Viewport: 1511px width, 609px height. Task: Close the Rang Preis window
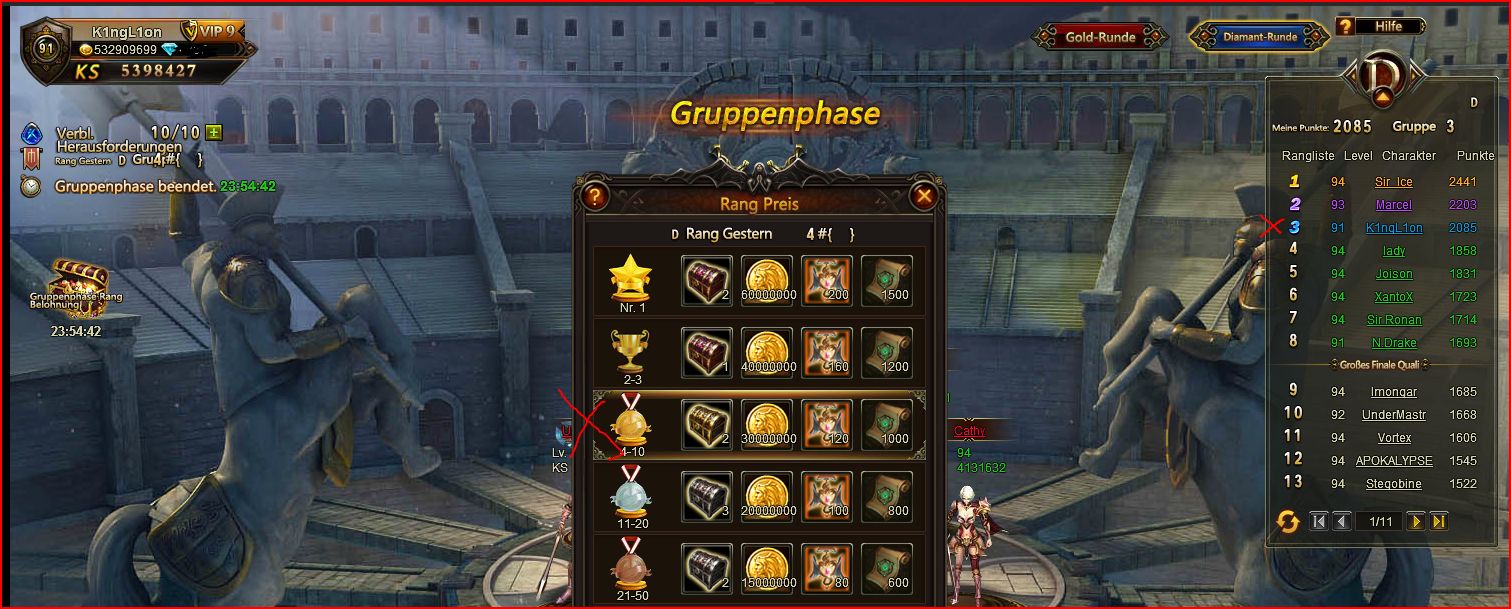924,197
